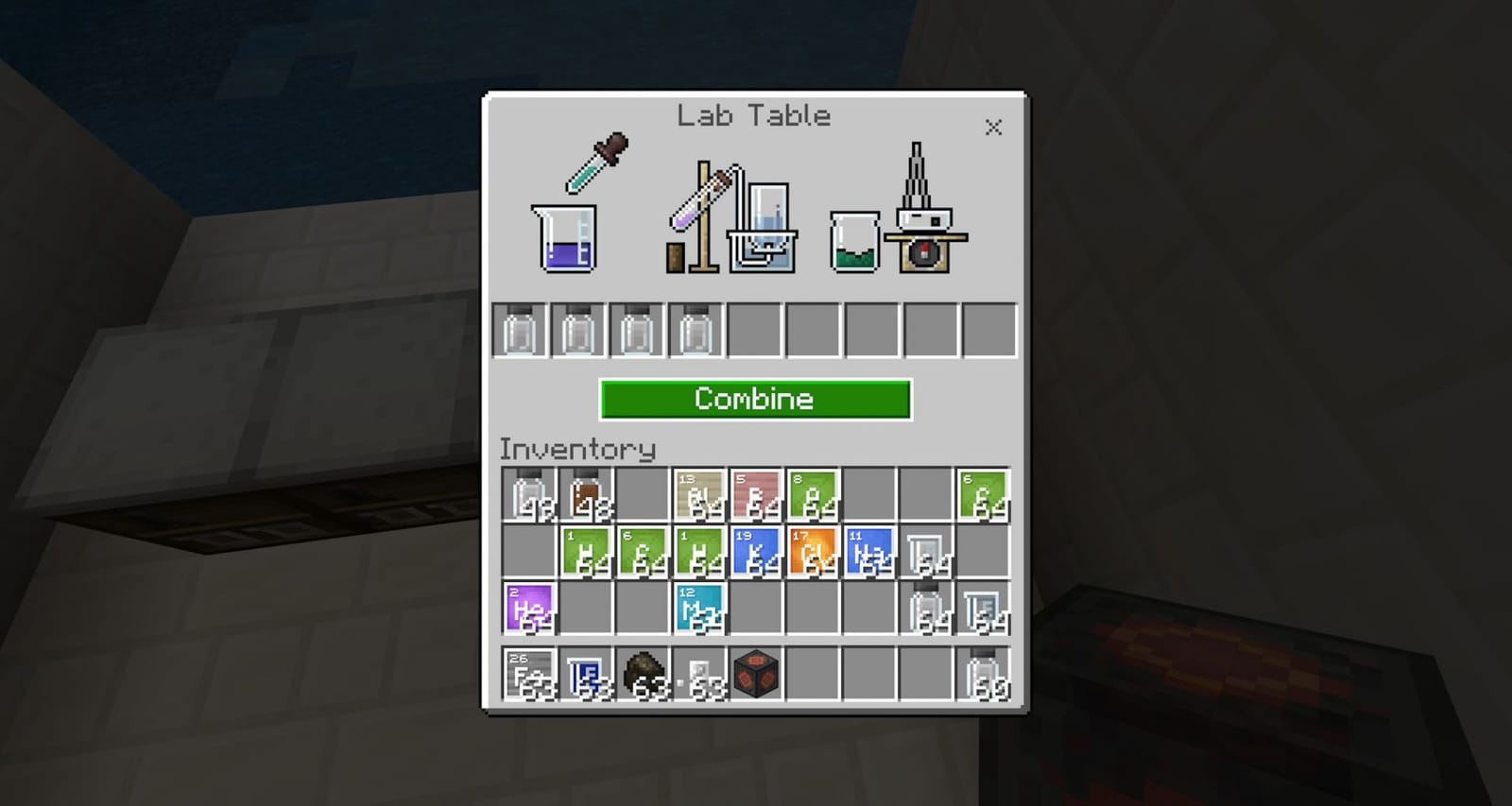Select the Sodium (Na) element
Viewport: 1512px width, 806px height.
[868, 551]
